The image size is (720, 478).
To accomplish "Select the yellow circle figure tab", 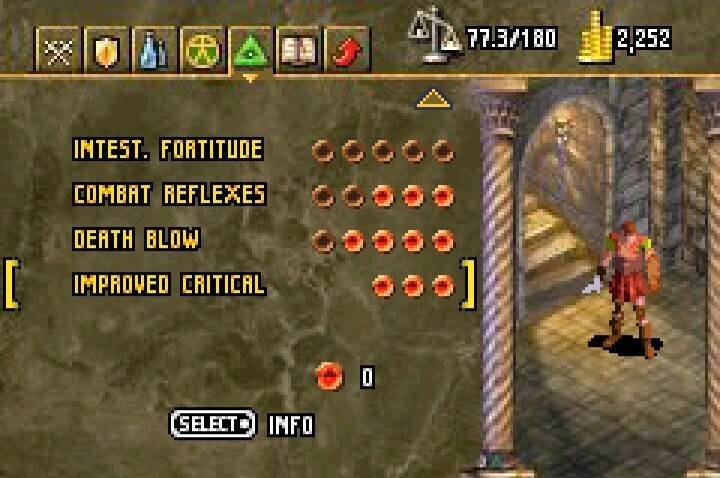I will click(x=200, y=50).
